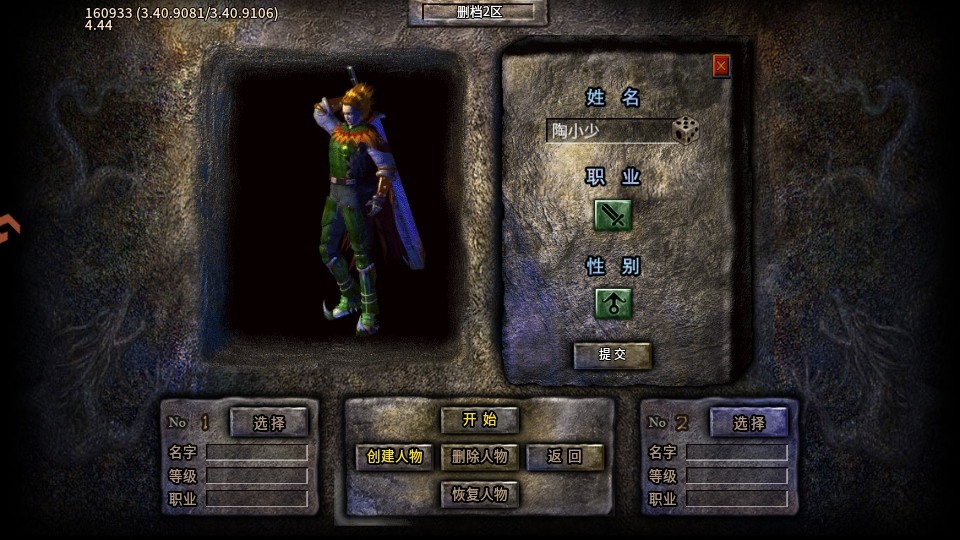Choose the sword class icon under 职业
Screen dimensions: 960x540
click(x=613, y=214)
